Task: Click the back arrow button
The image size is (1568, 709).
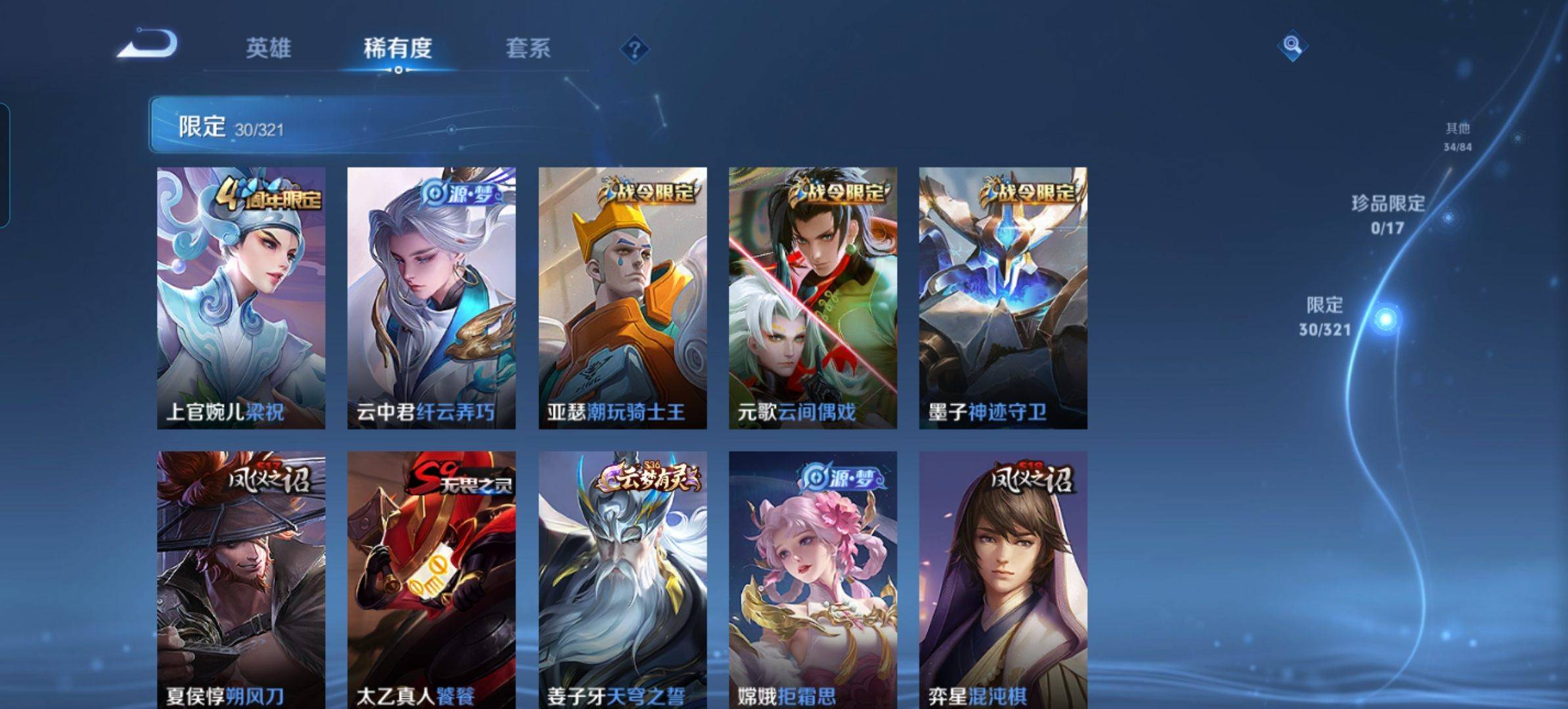Action: (x=148, y=45)
